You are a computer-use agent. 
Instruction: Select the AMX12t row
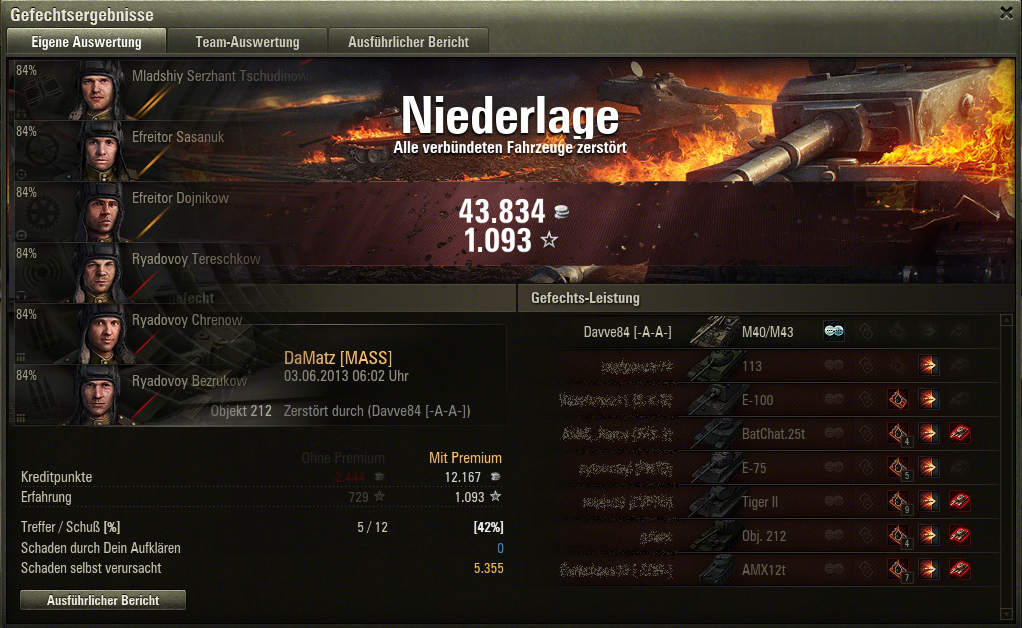tap(760, 570)
